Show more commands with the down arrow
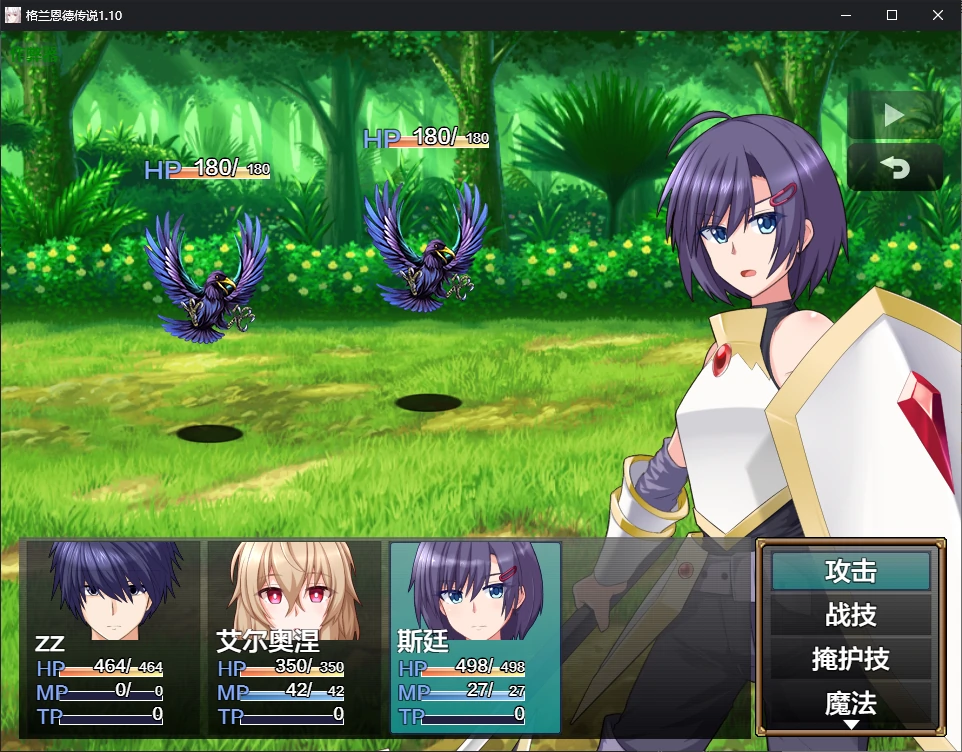Image resolution: width=962 pixels, height=752 pixels. click(x=851, y=724)
